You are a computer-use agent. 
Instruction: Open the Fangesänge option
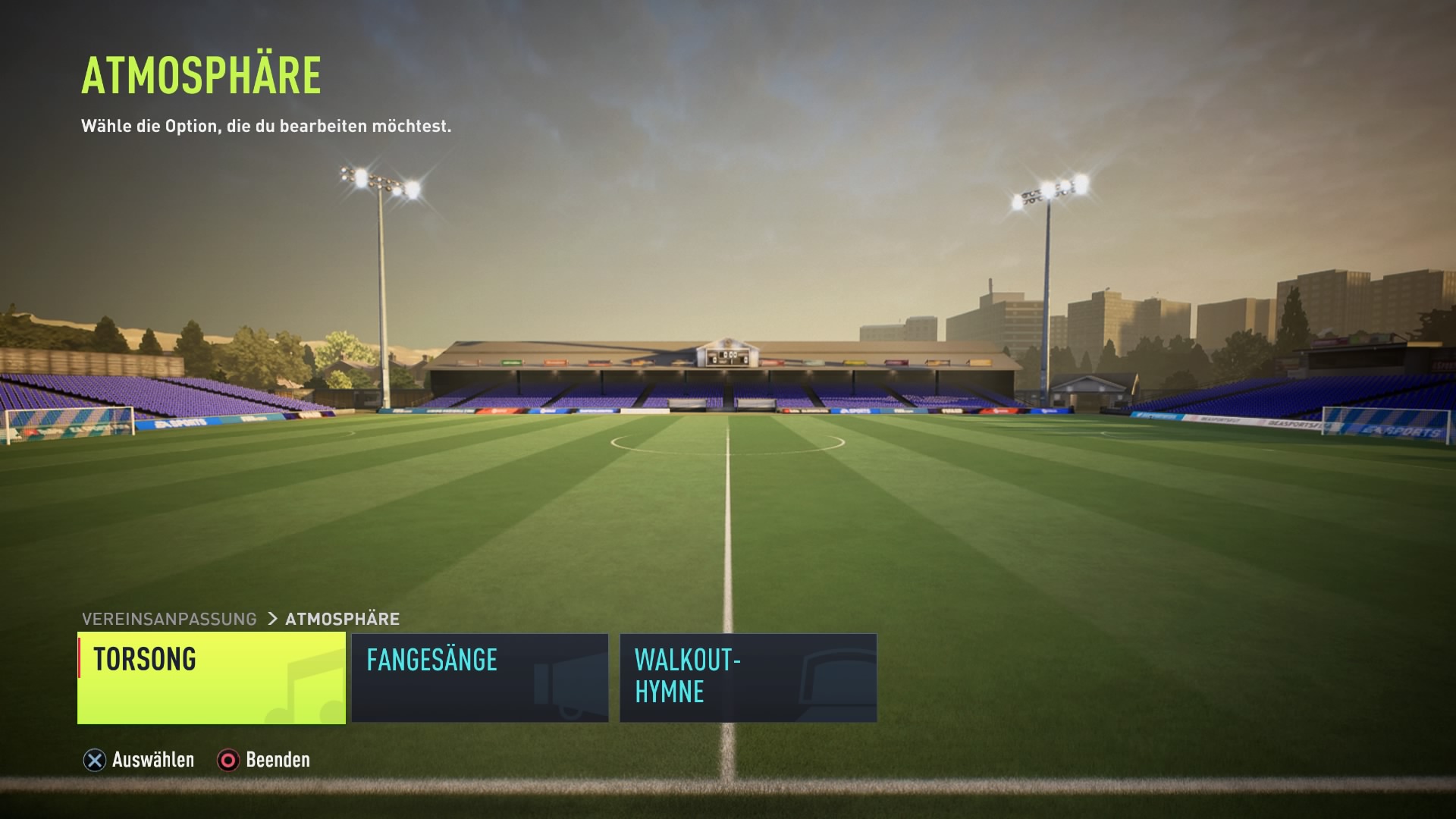pyautogui.click(x=479, y=678)
